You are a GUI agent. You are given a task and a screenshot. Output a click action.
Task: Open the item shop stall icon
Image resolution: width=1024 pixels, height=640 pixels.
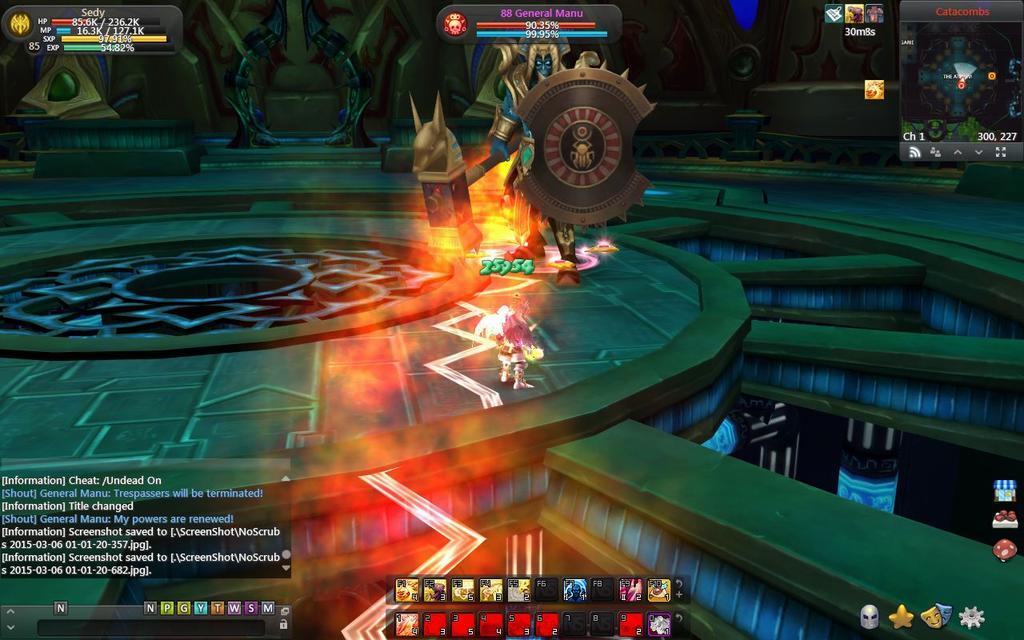pos(1004,491)
